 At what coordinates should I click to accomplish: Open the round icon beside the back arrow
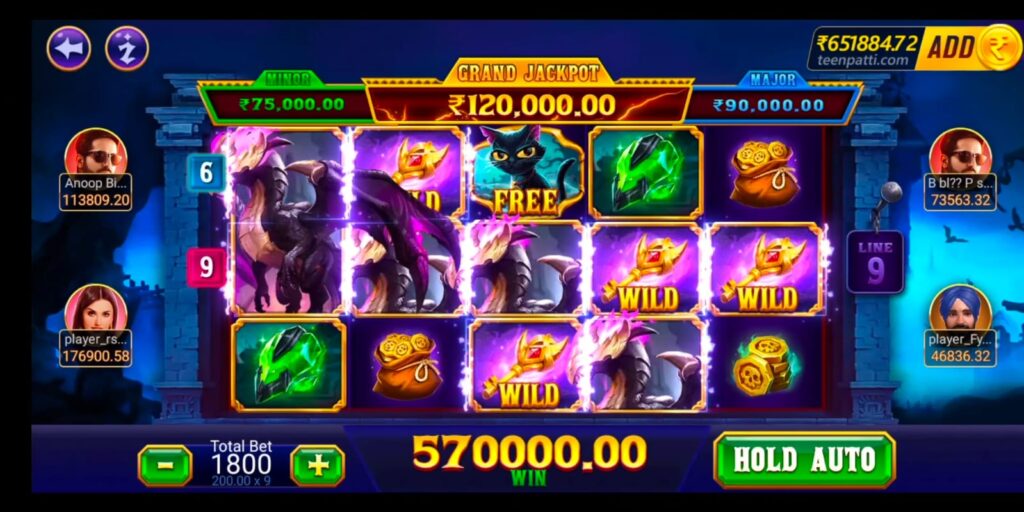click(127, 48)
